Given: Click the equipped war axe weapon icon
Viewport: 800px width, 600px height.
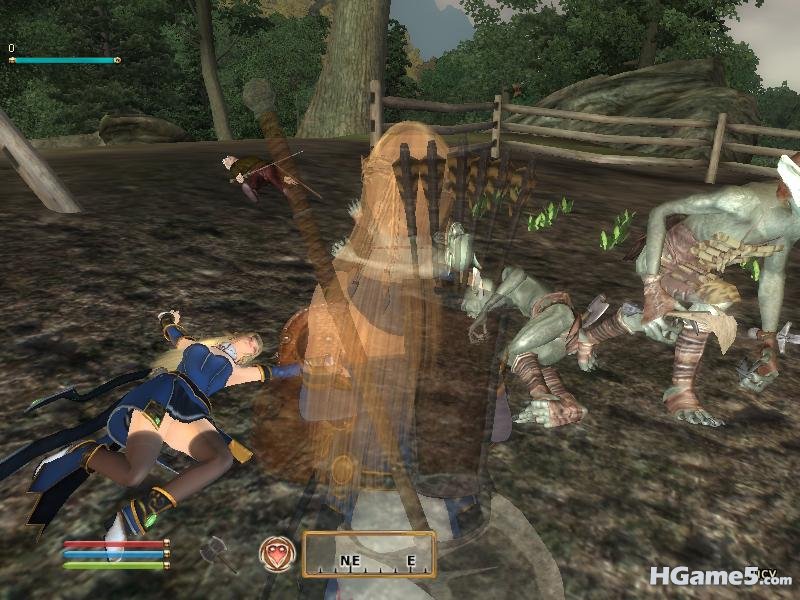Looking at the screenshot, I should (217, 553).
